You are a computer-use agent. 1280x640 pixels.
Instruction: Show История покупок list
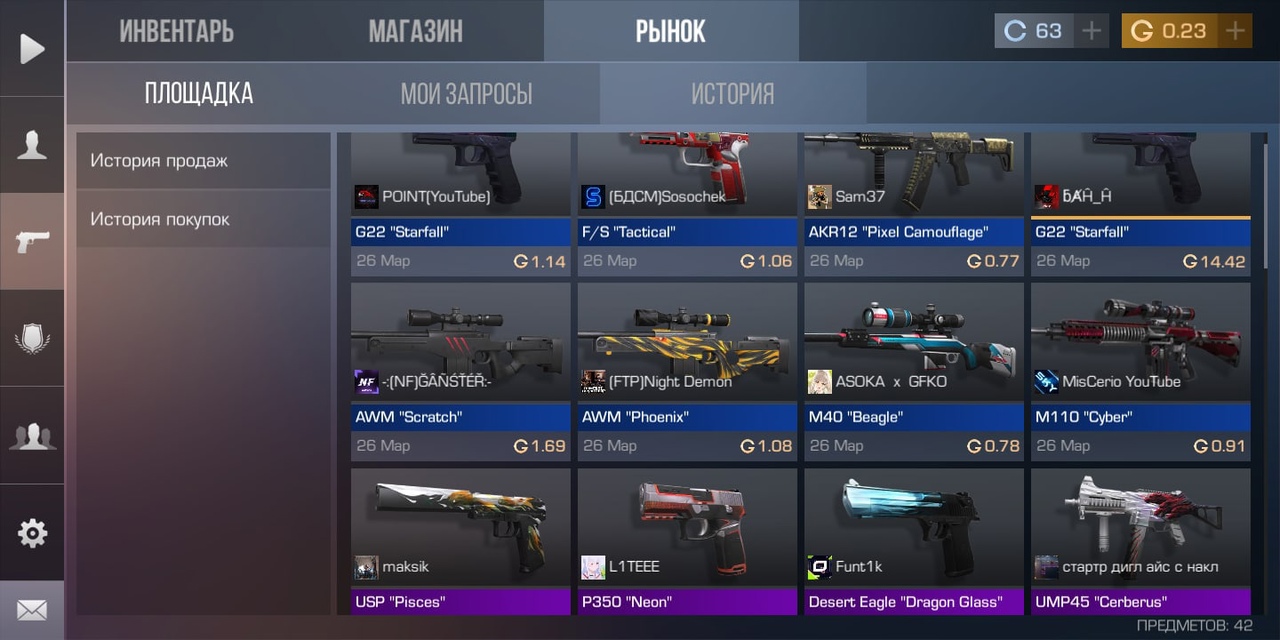coord(203,219)
